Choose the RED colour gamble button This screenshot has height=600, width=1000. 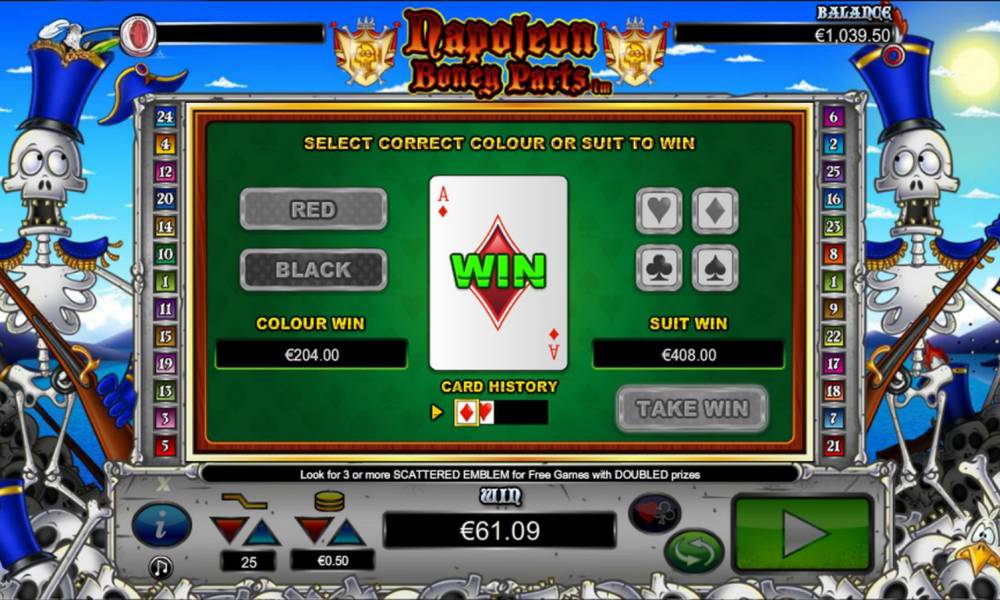tap(313, 210)
